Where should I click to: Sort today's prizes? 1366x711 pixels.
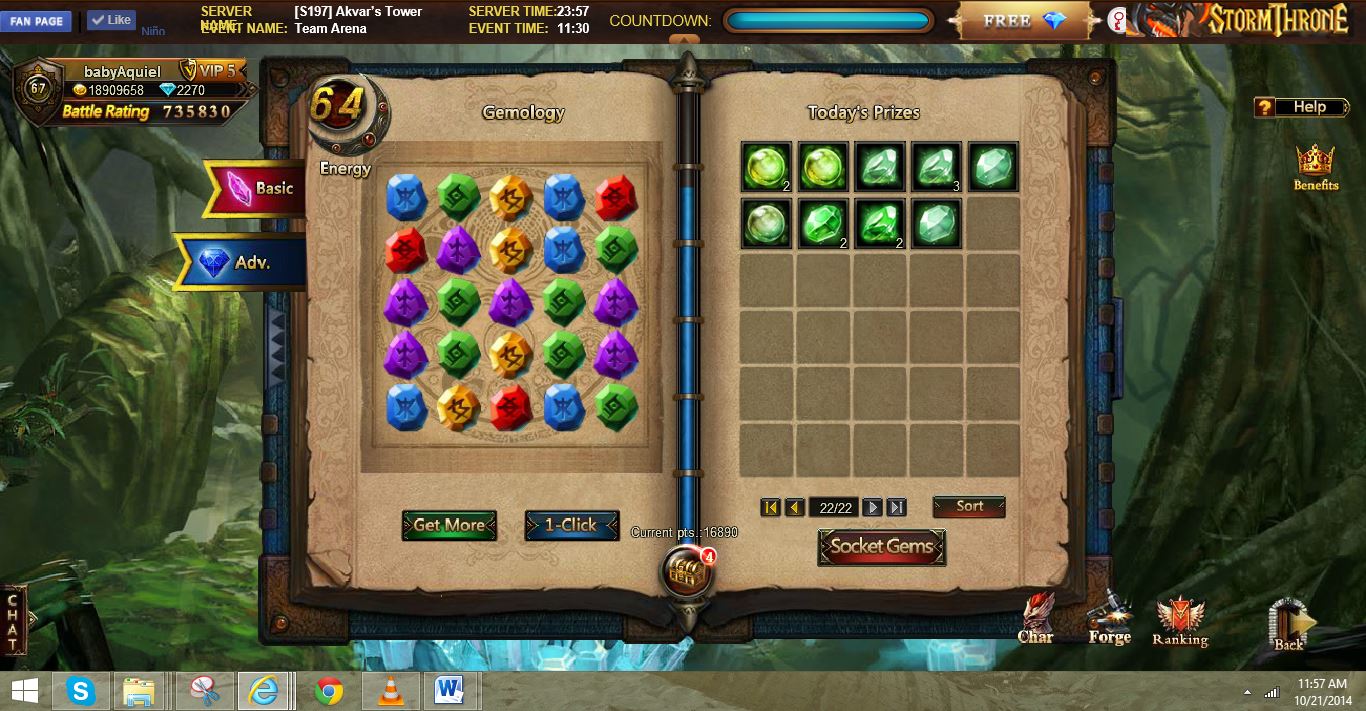[x=969, y=507]
